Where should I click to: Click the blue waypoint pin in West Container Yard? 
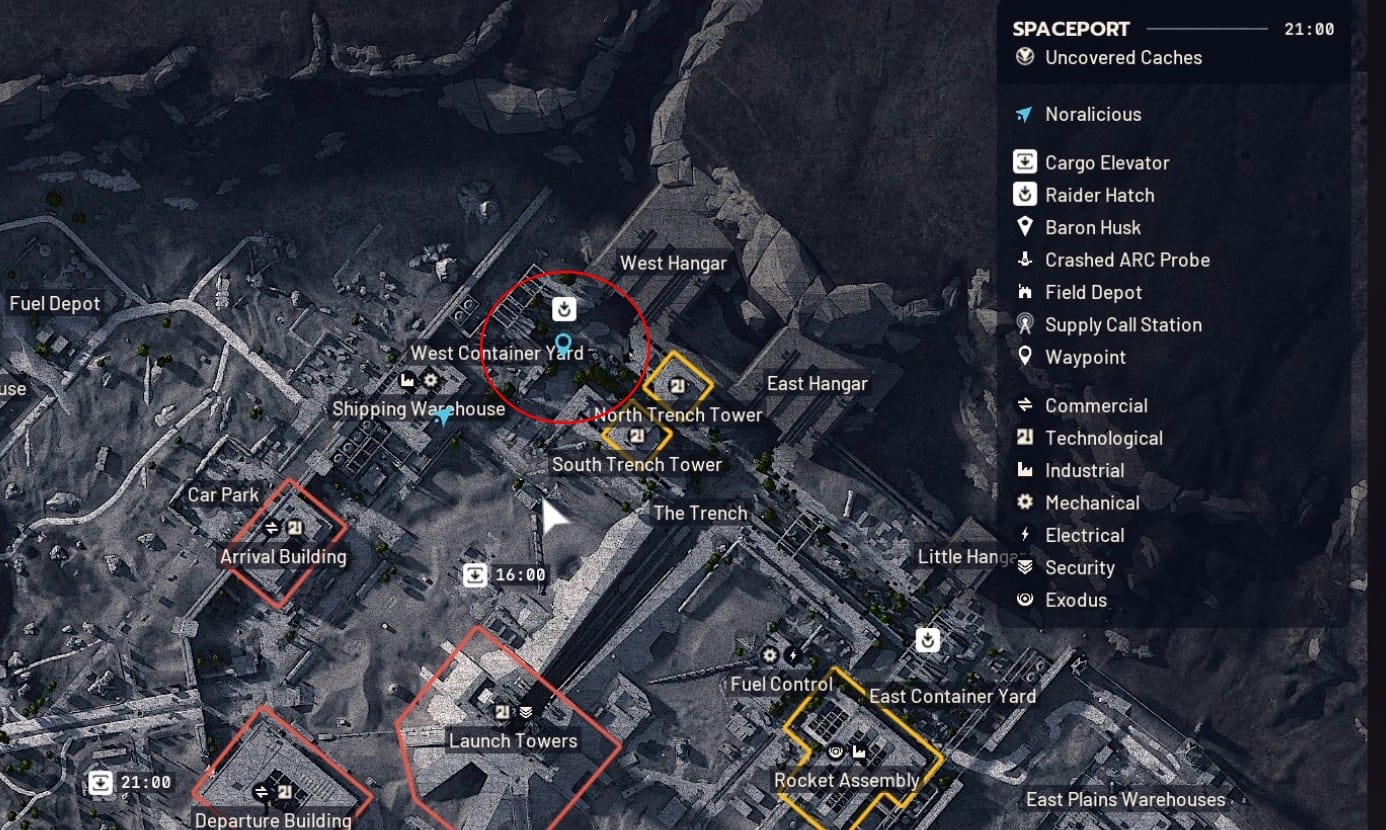point(563,345)
